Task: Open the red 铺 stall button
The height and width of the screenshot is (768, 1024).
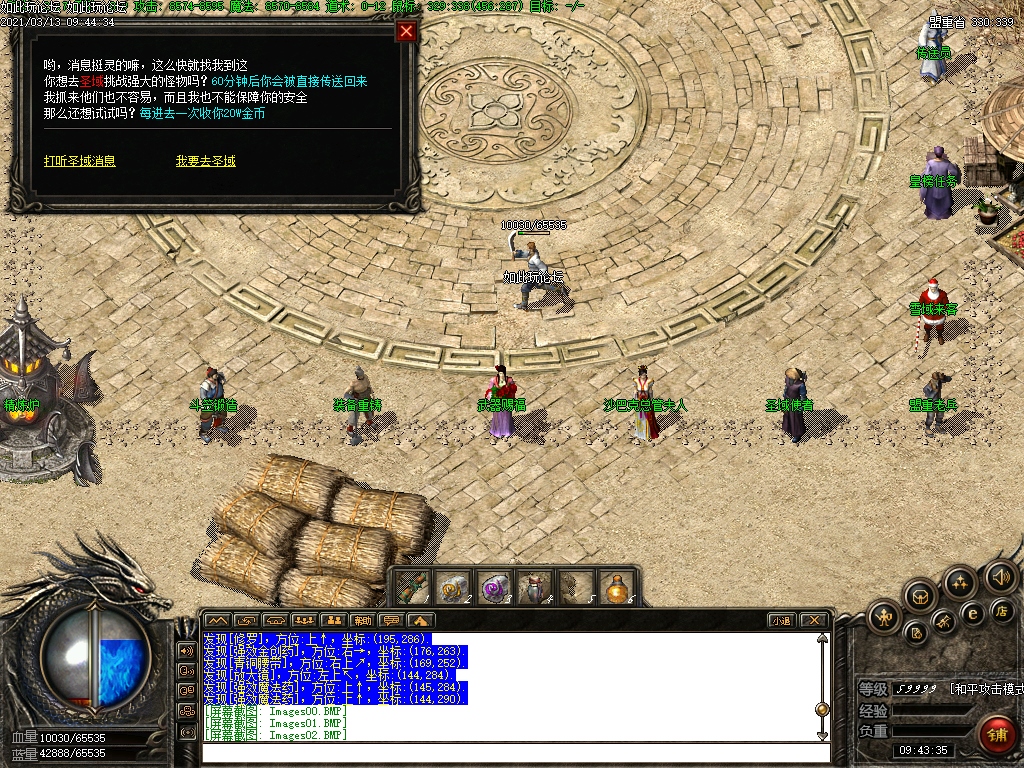Action: tap(997, 735)
